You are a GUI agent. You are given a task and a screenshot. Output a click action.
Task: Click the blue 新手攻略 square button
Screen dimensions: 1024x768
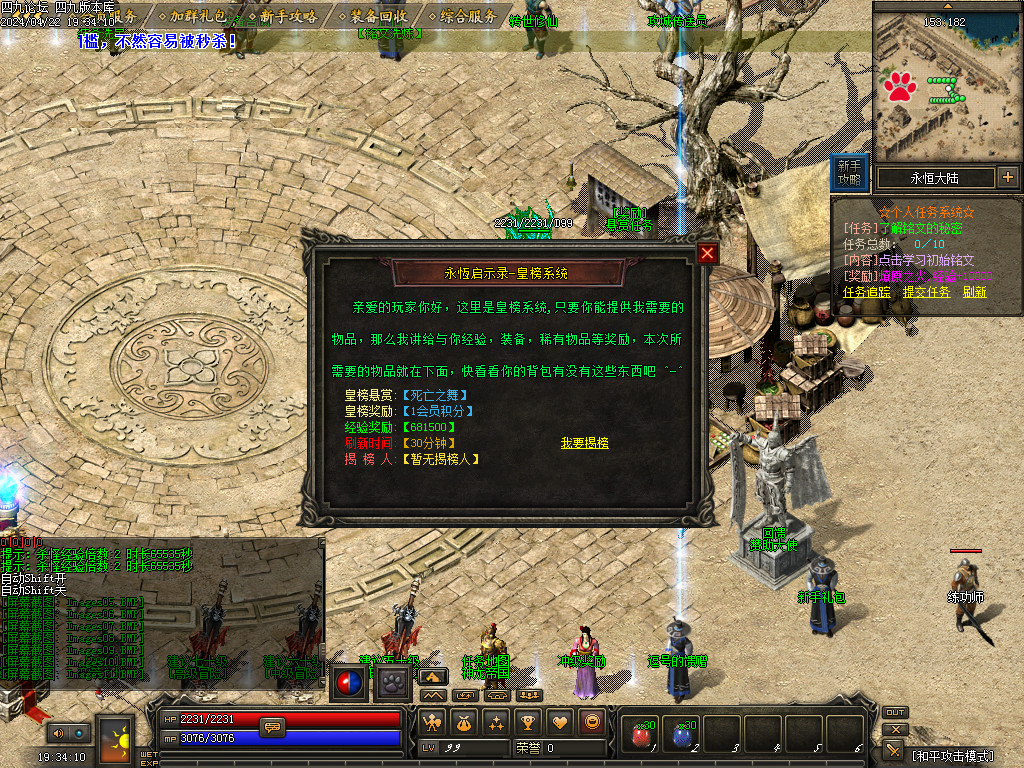click(849, 173)
